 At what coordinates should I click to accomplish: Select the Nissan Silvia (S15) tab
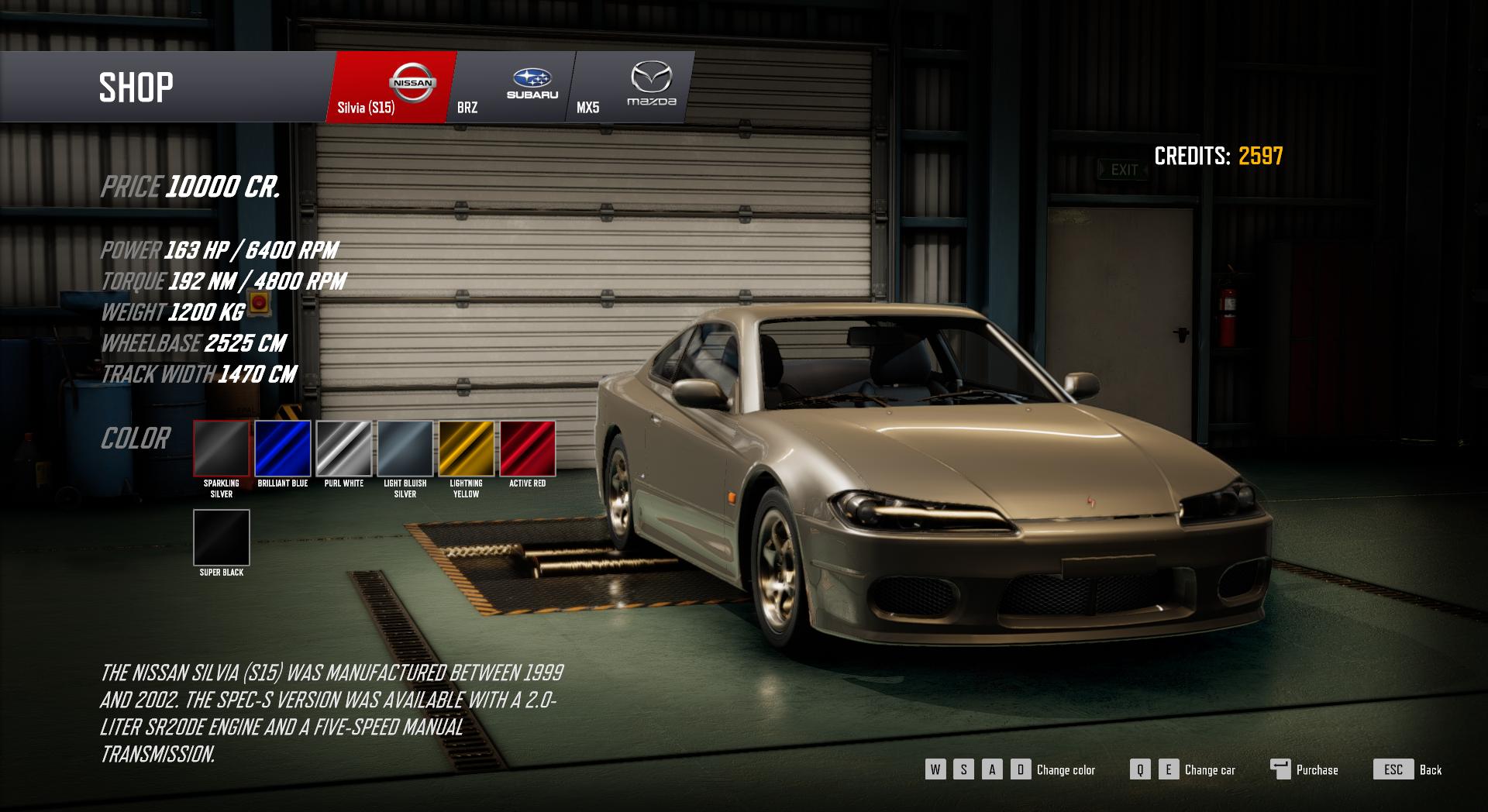coord(391,88)
